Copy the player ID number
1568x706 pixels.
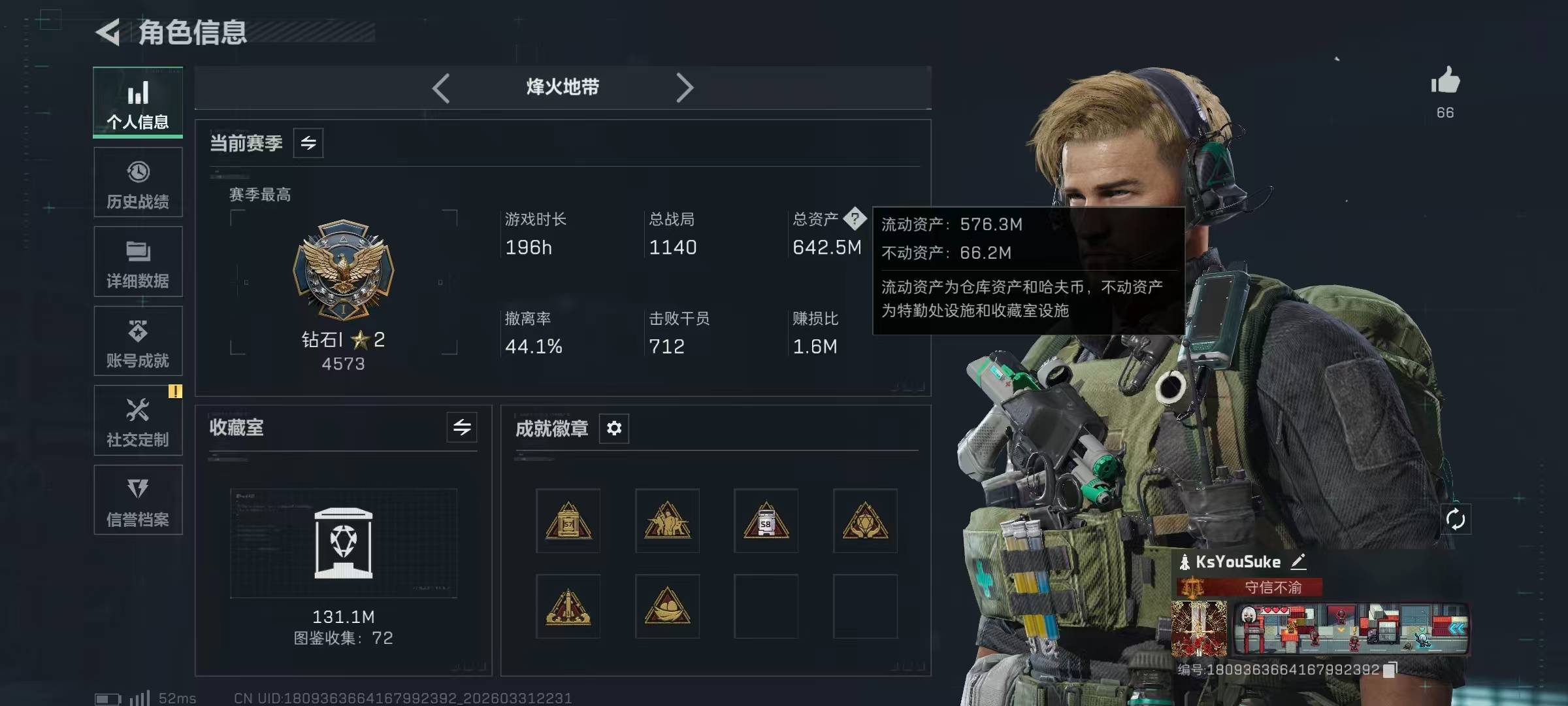tap(1390, 669)
